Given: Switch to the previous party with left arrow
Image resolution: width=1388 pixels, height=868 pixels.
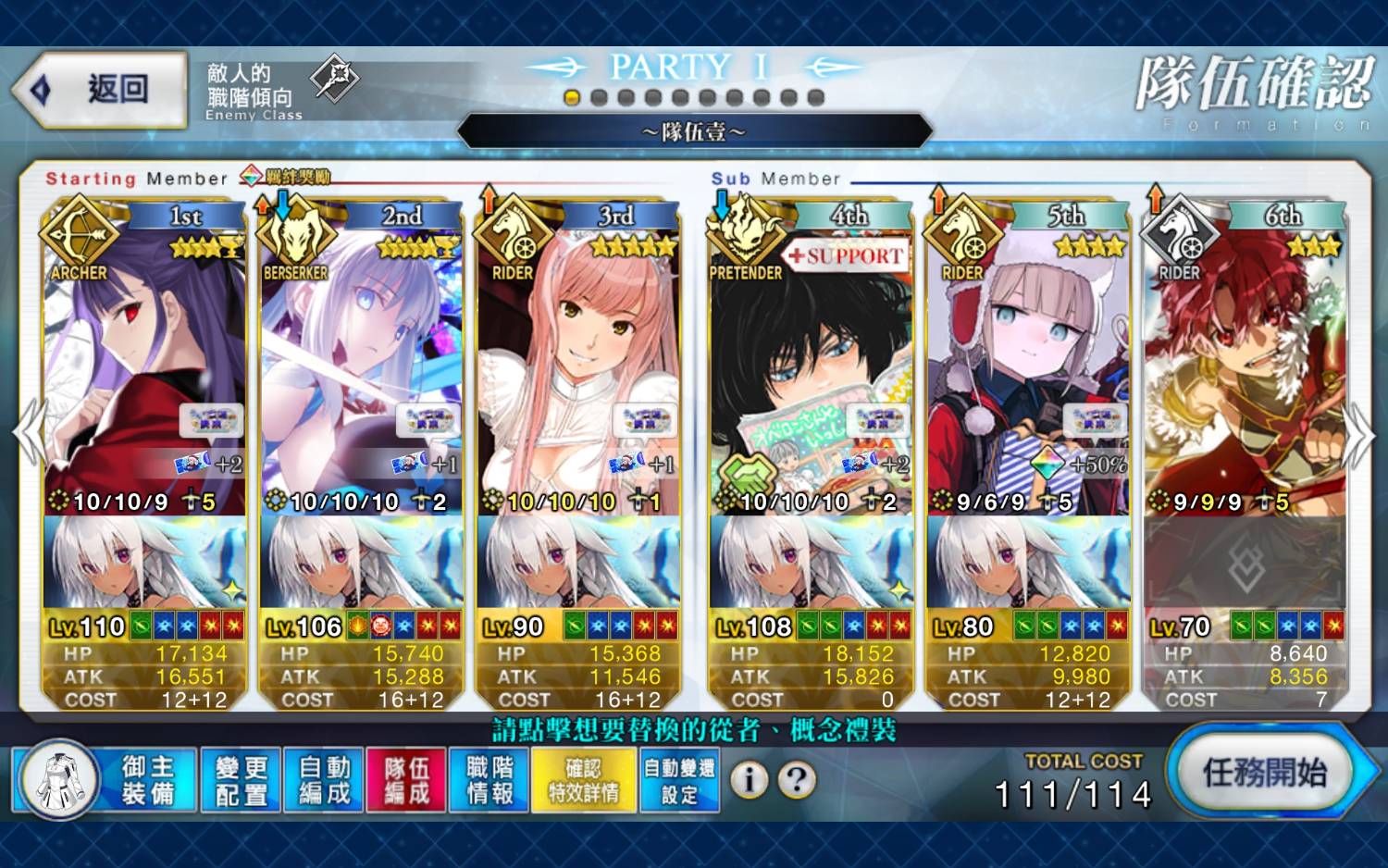Looking at the screenshot, I should point(29,432).
